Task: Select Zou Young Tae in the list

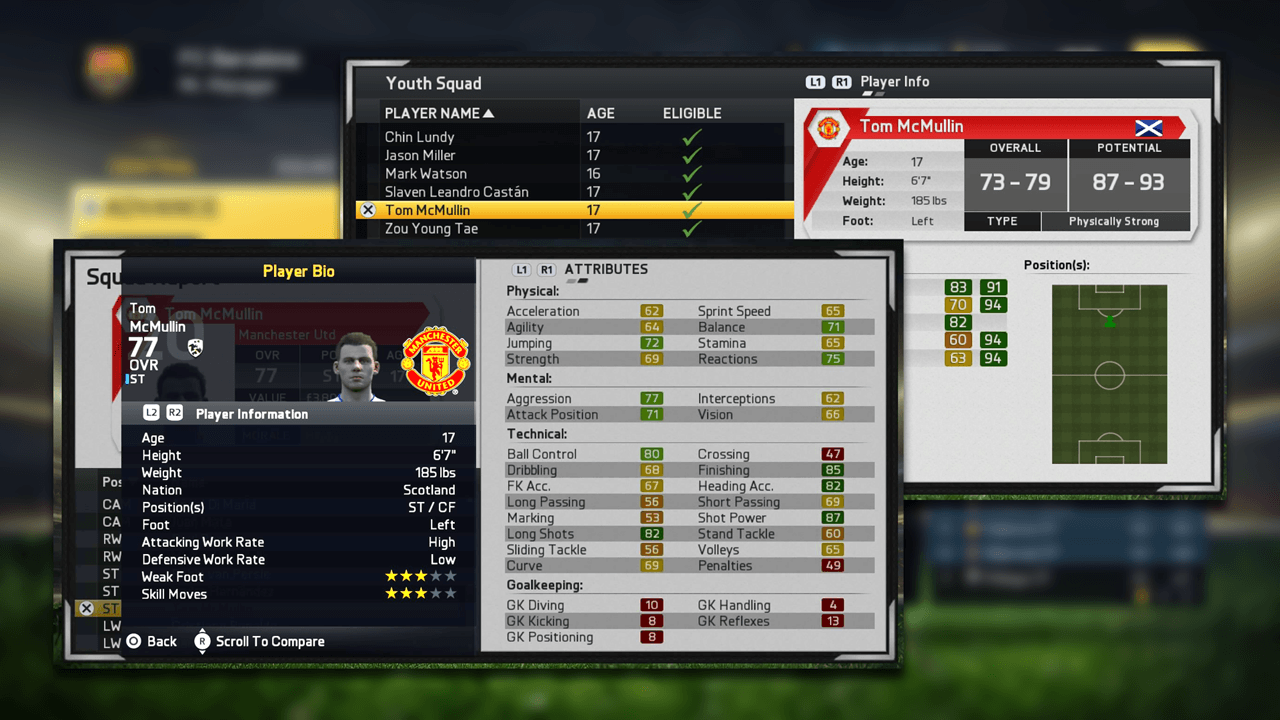Action: (431, 229)
